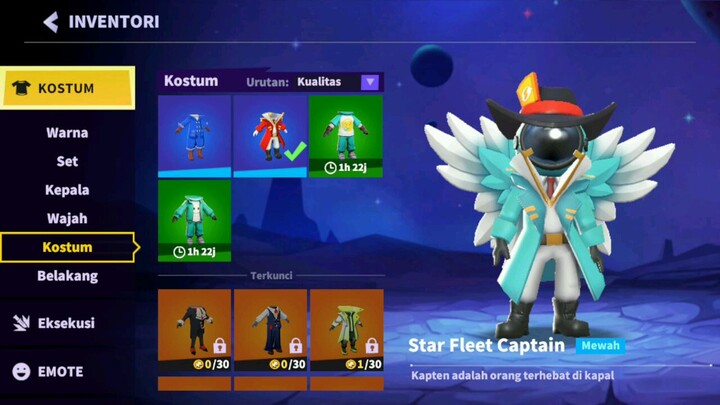
Task: Select the green costume with yellow shirt
Action: coord(345,136)
